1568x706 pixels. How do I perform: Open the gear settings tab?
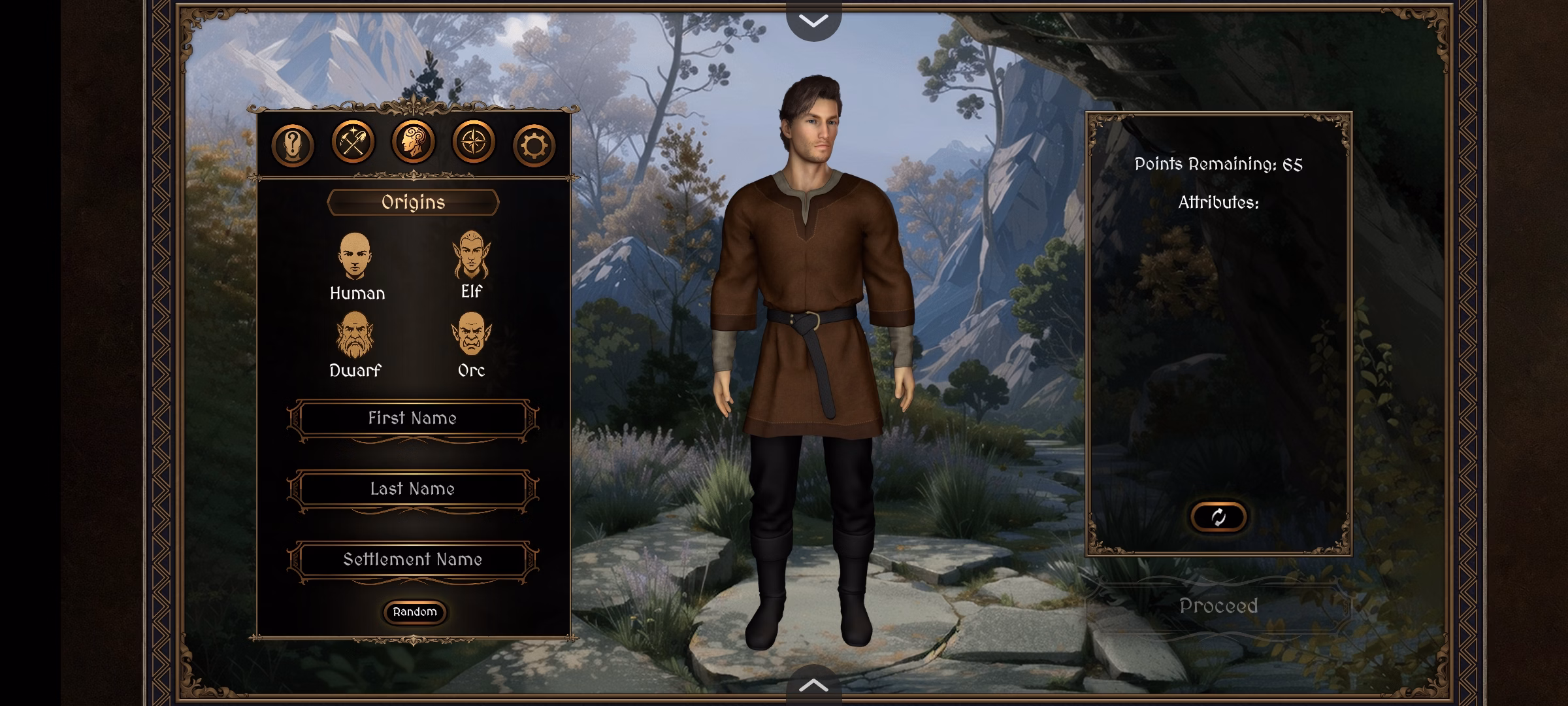click(x=534, y=144)
